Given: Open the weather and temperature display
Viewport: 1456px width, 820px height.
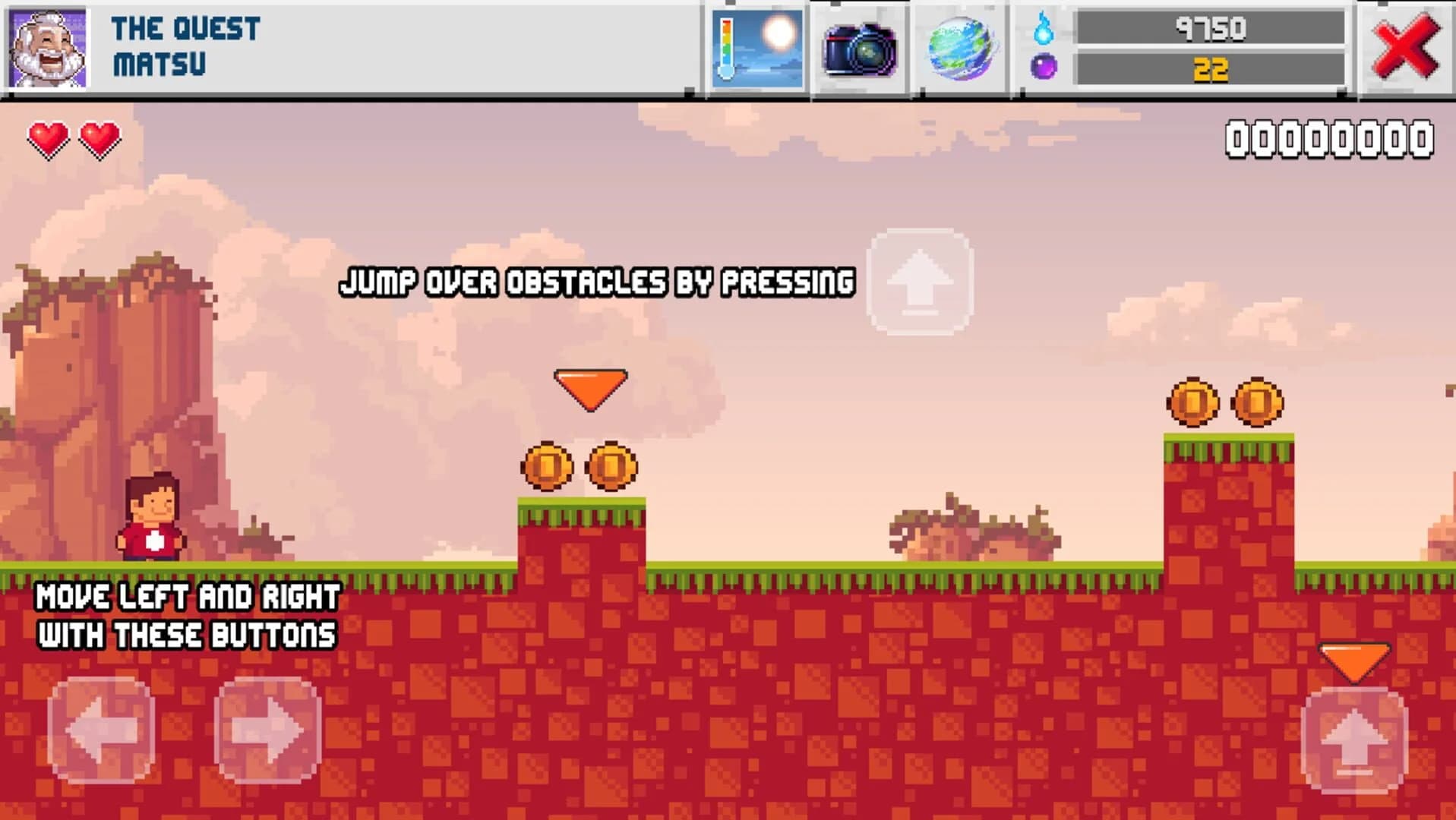Looking at the screenshot, I should [757, 47].
